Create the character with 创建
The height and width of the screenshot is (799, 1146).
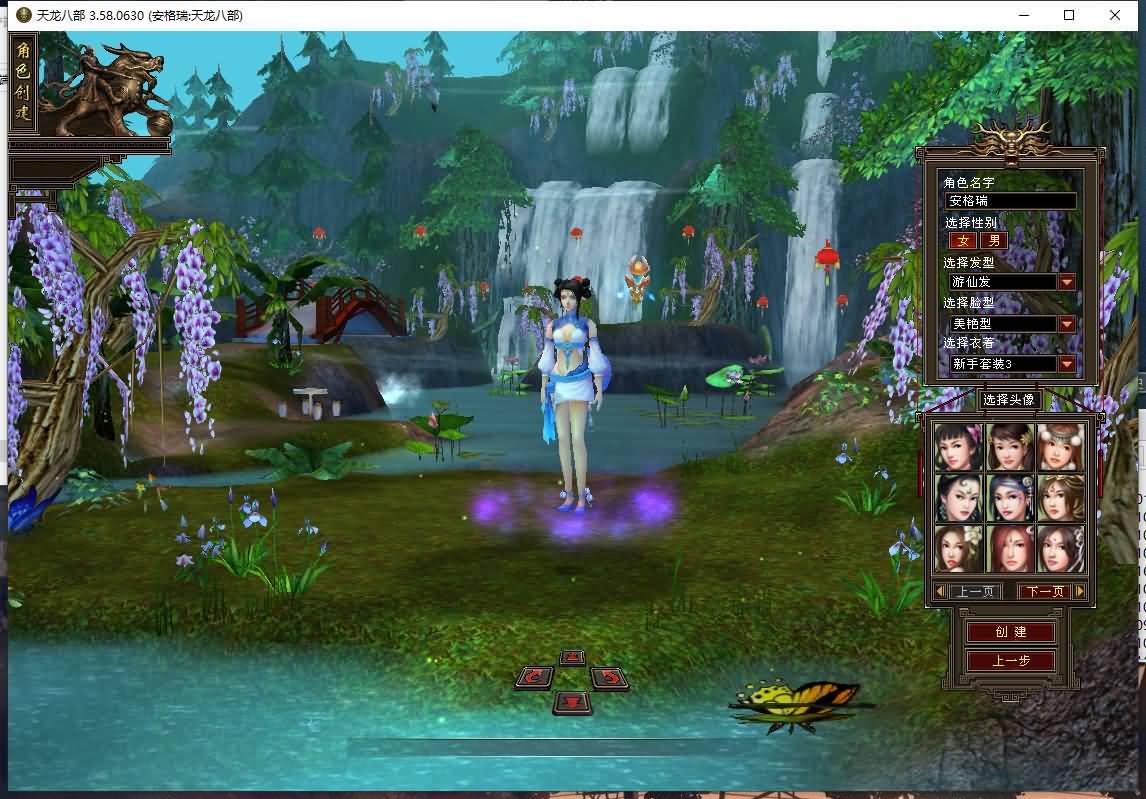[1011, 632]
